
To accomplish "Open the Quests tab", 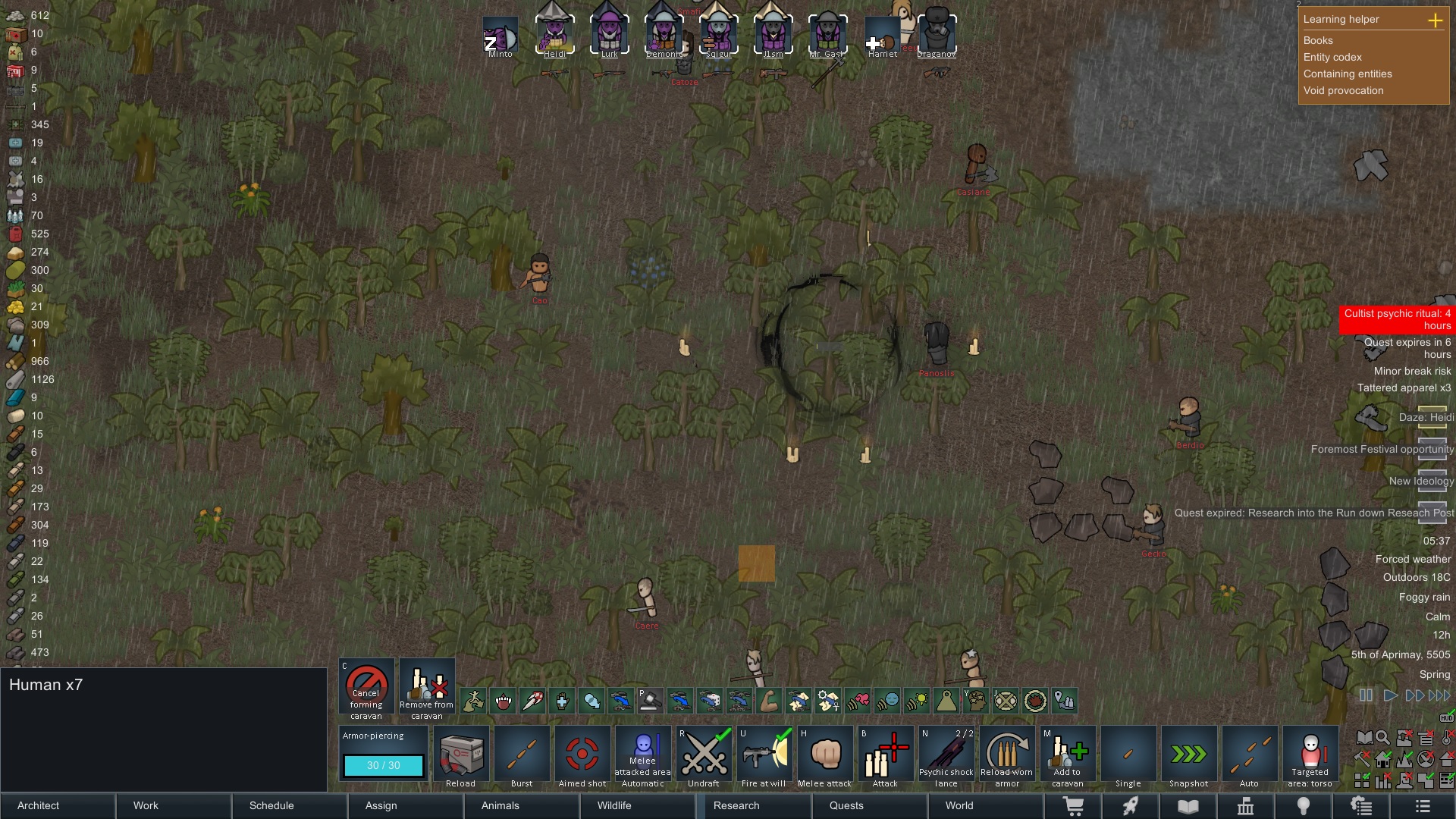I will click(870, 805).
